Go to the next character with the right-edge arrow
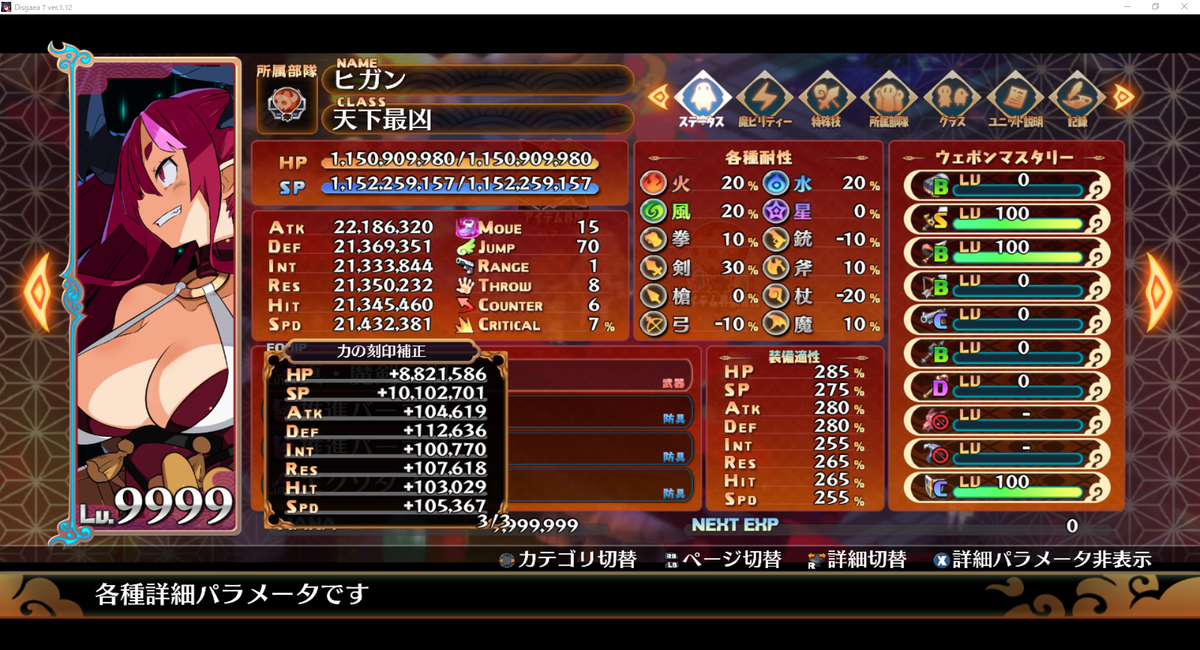Viewport: 1200px width, 650px height. [x=1161, y=291]
